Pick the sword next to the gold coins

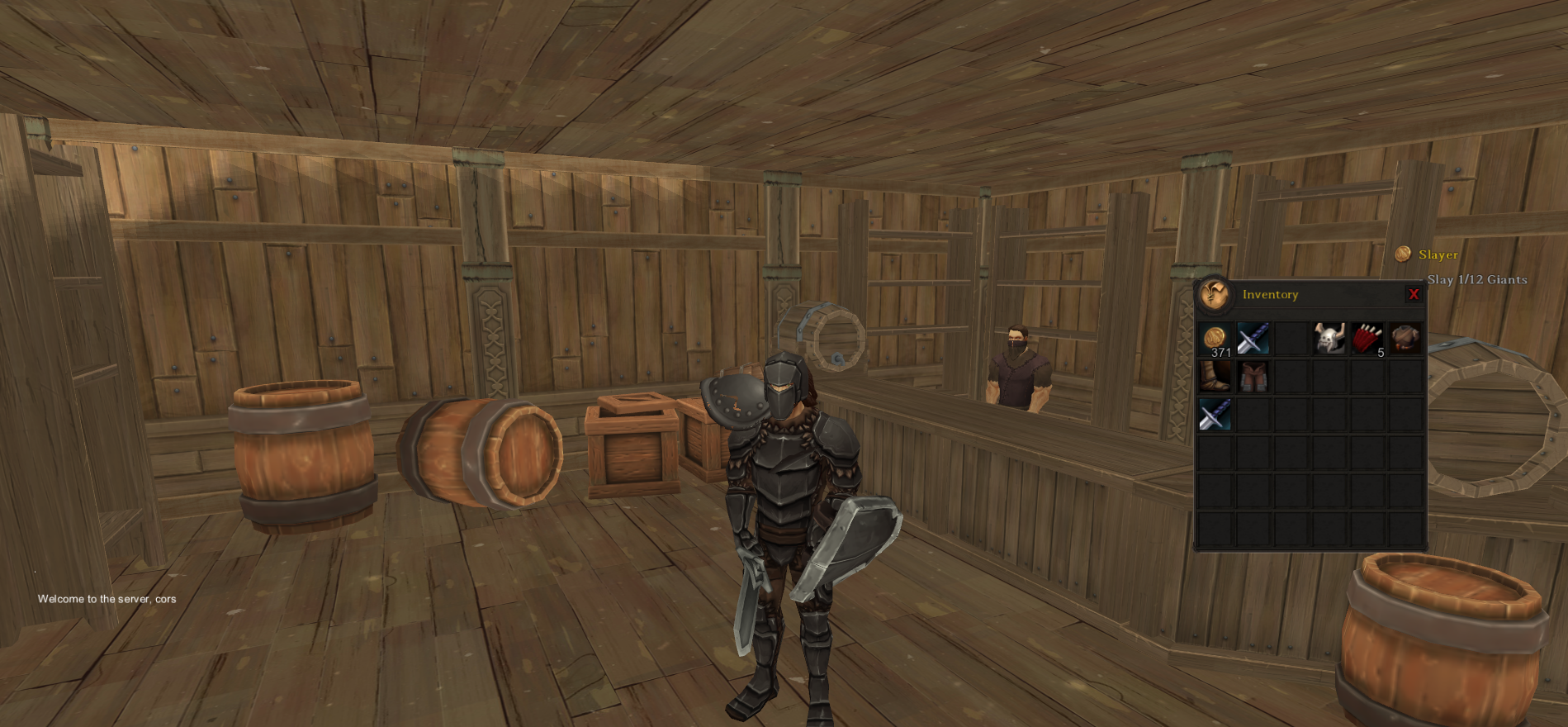pos(1253,339)
